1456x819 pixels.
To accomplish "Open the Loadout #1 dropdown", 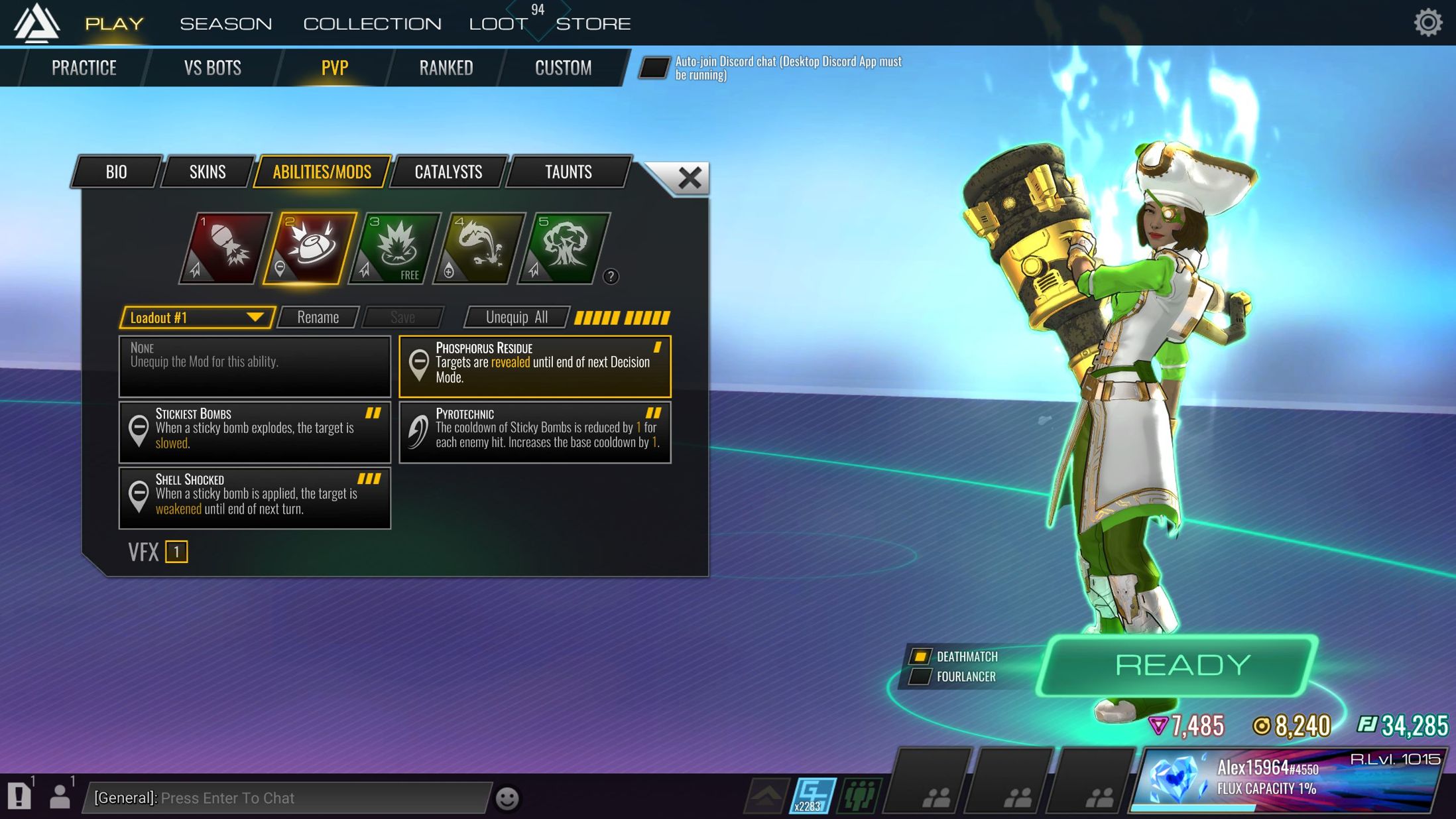I will [x=196, y=317].
